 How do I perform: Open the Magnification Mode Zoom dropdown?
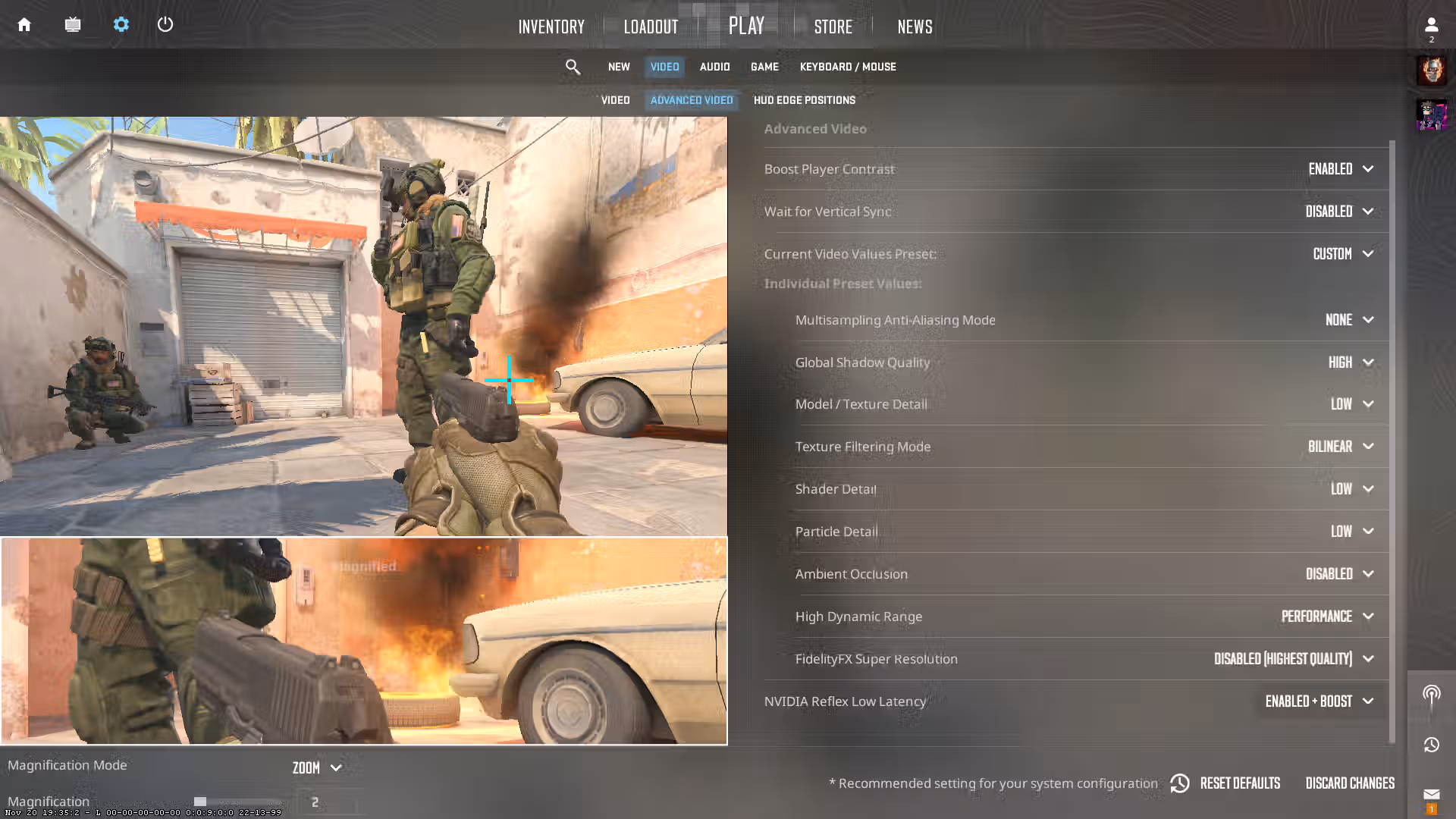(316, 767)
